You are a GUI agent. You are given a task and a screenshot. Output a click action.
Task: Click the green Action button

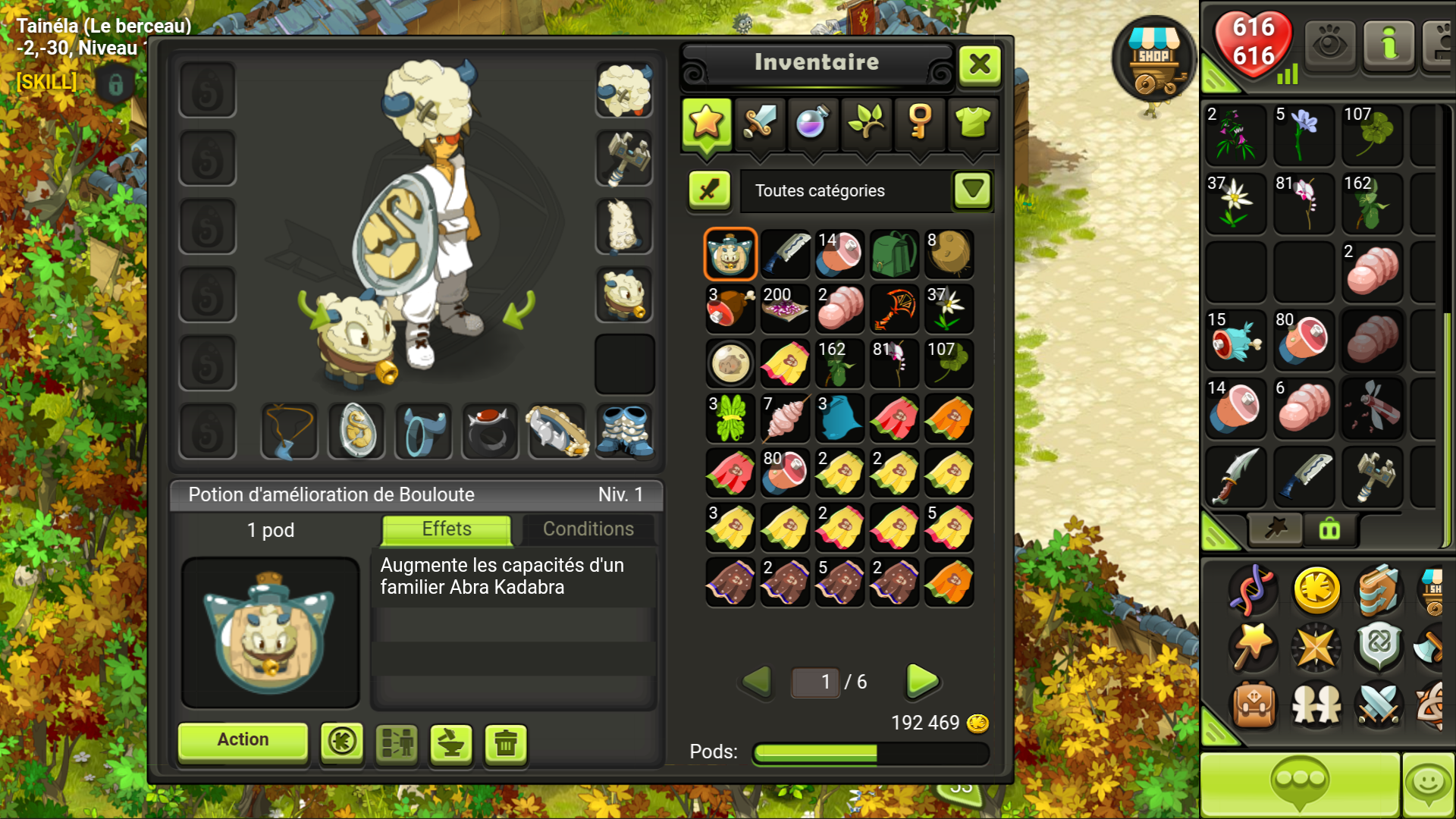(x=243, y=740)
